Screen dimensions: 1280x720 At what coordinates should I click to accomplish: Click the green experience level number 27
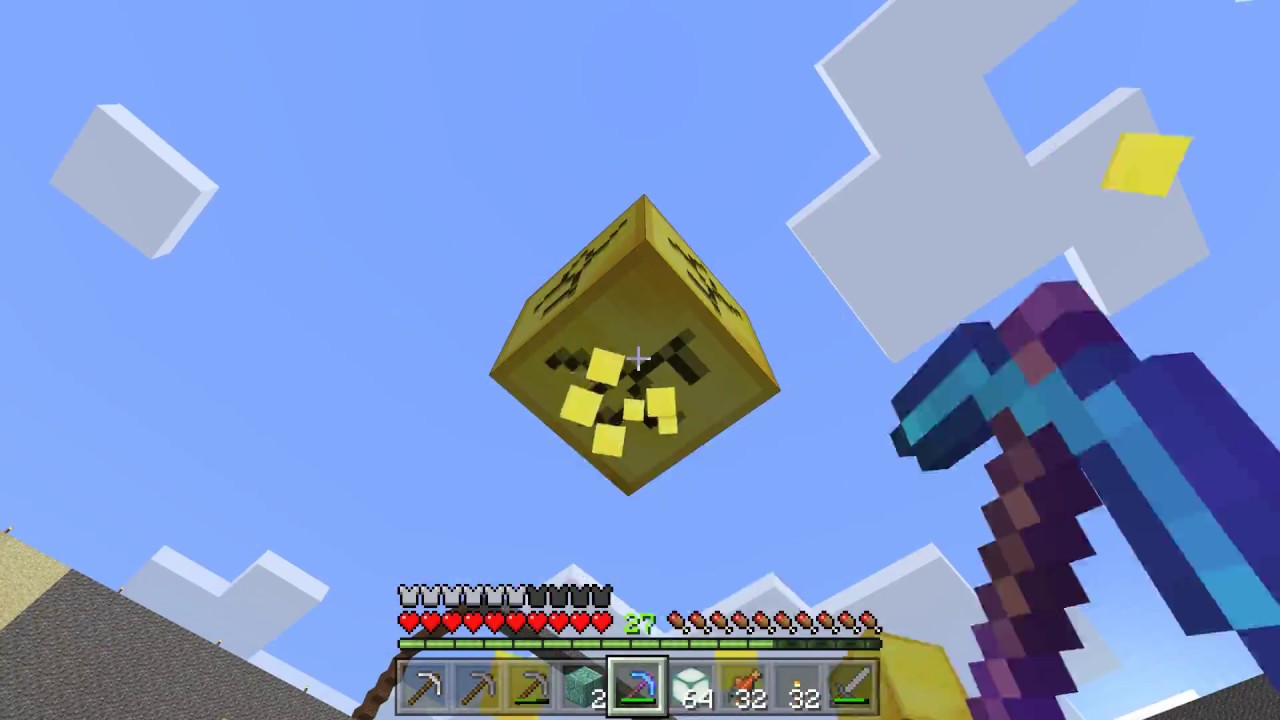pyautogui.click(x=639, y=622)
